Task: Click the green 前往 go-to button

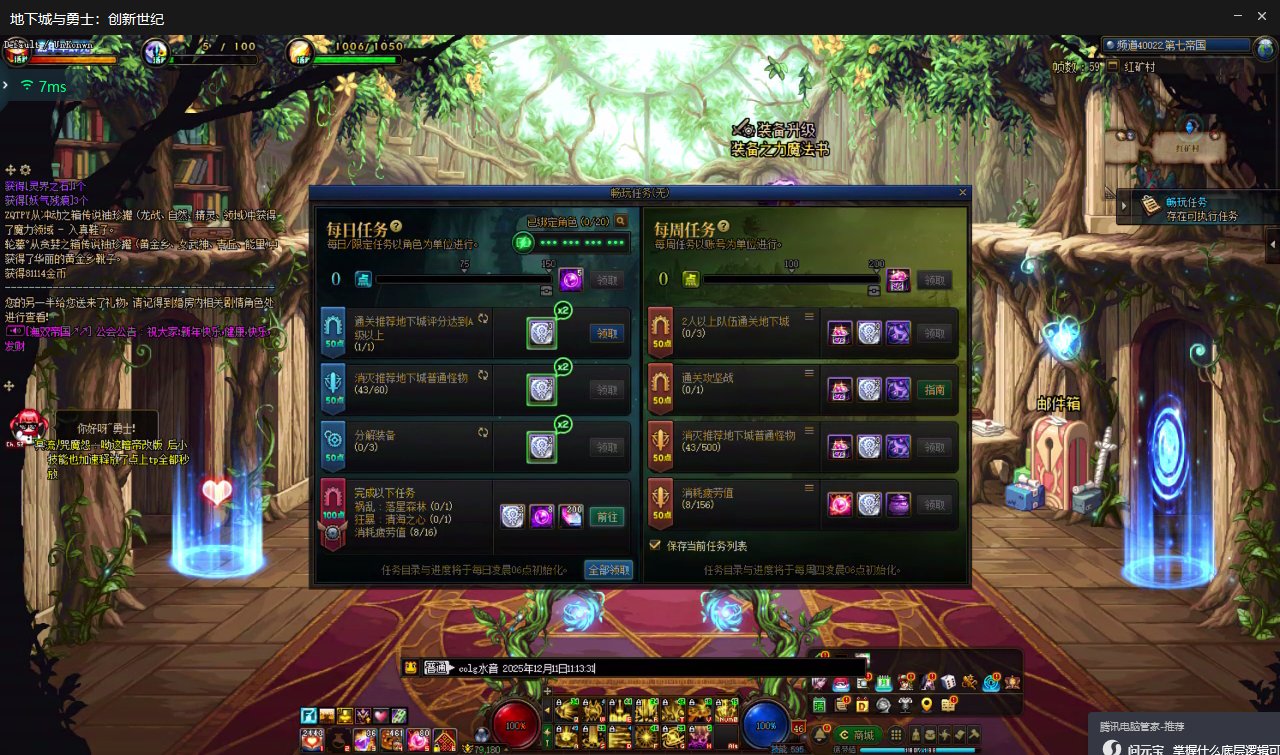Action: coord(606,517)
